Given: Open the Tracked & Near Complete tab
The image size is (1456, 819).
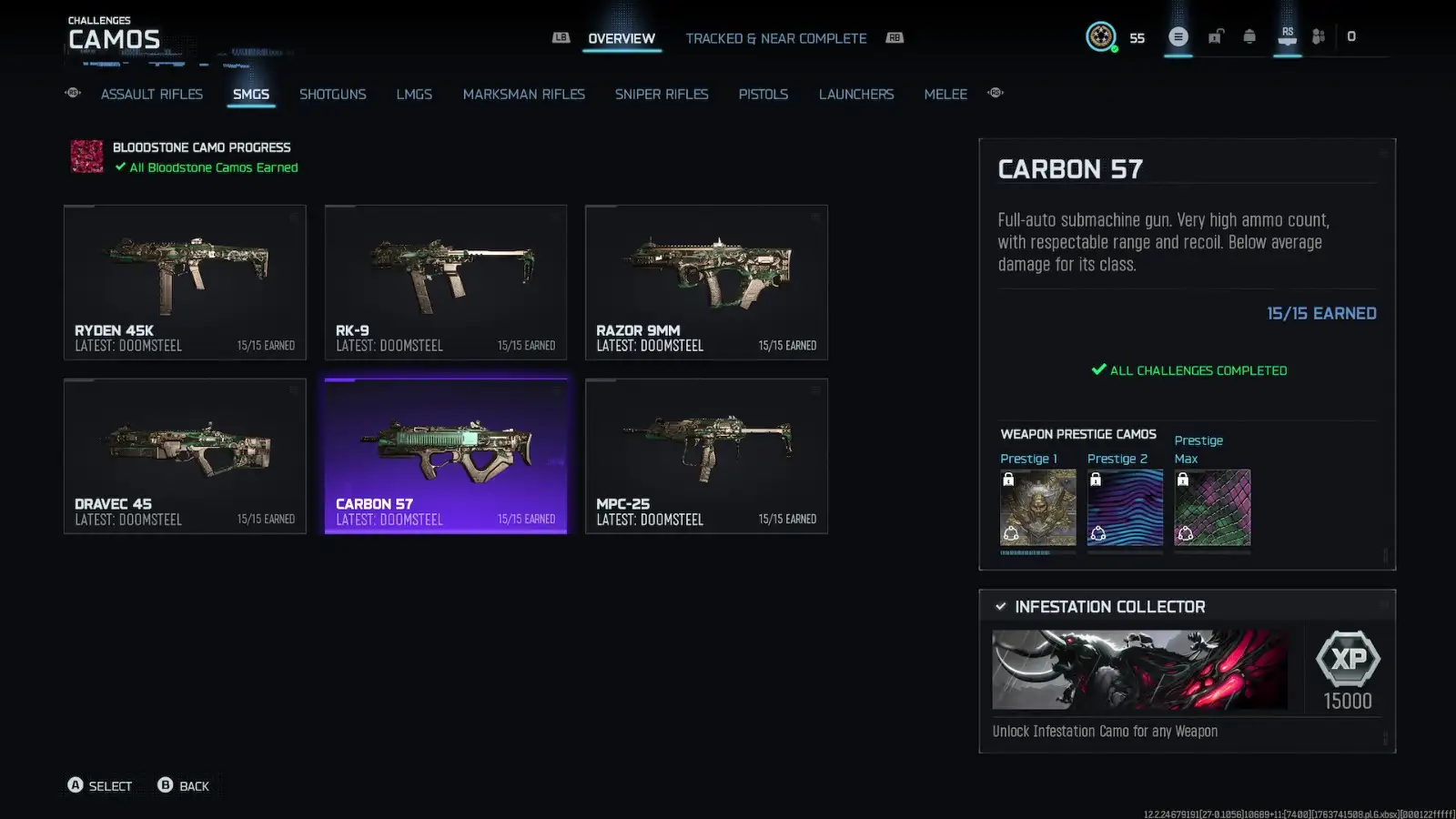Looking at the screenshot, I should coord(775,38).
